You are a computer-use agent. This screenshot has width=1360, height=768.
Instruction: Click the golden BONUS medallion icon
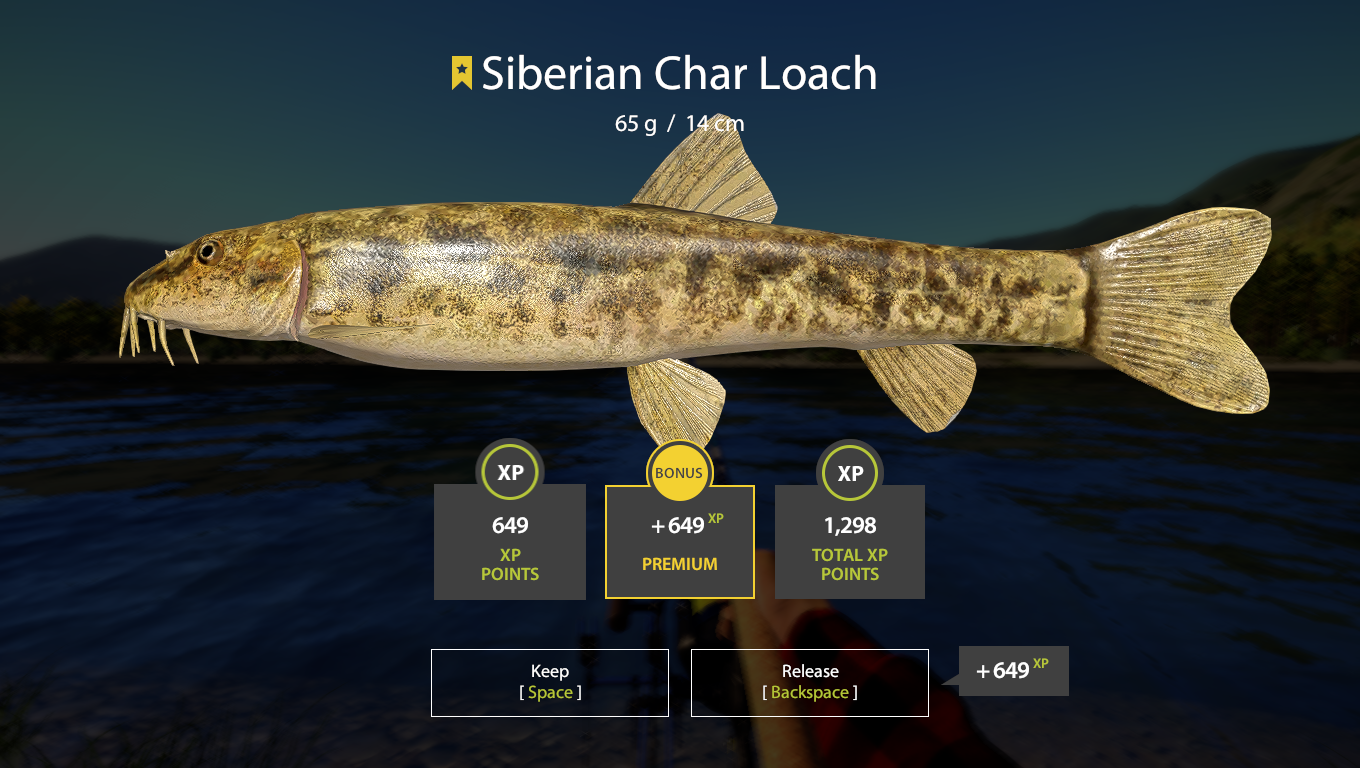[x=680, y=471]
